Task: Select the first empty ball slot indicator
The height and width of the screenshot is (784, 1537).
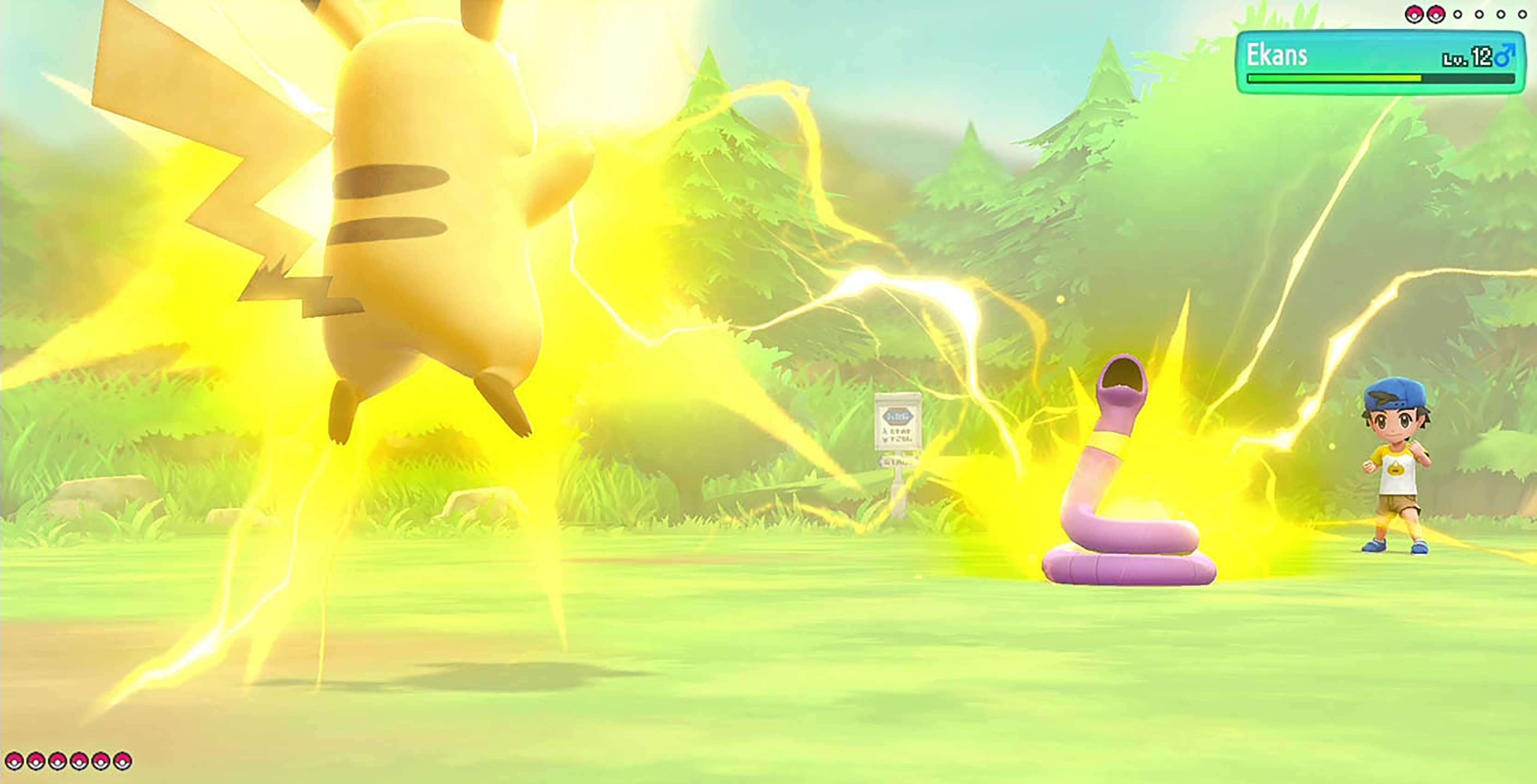Action: click(x=1458, y=14)
